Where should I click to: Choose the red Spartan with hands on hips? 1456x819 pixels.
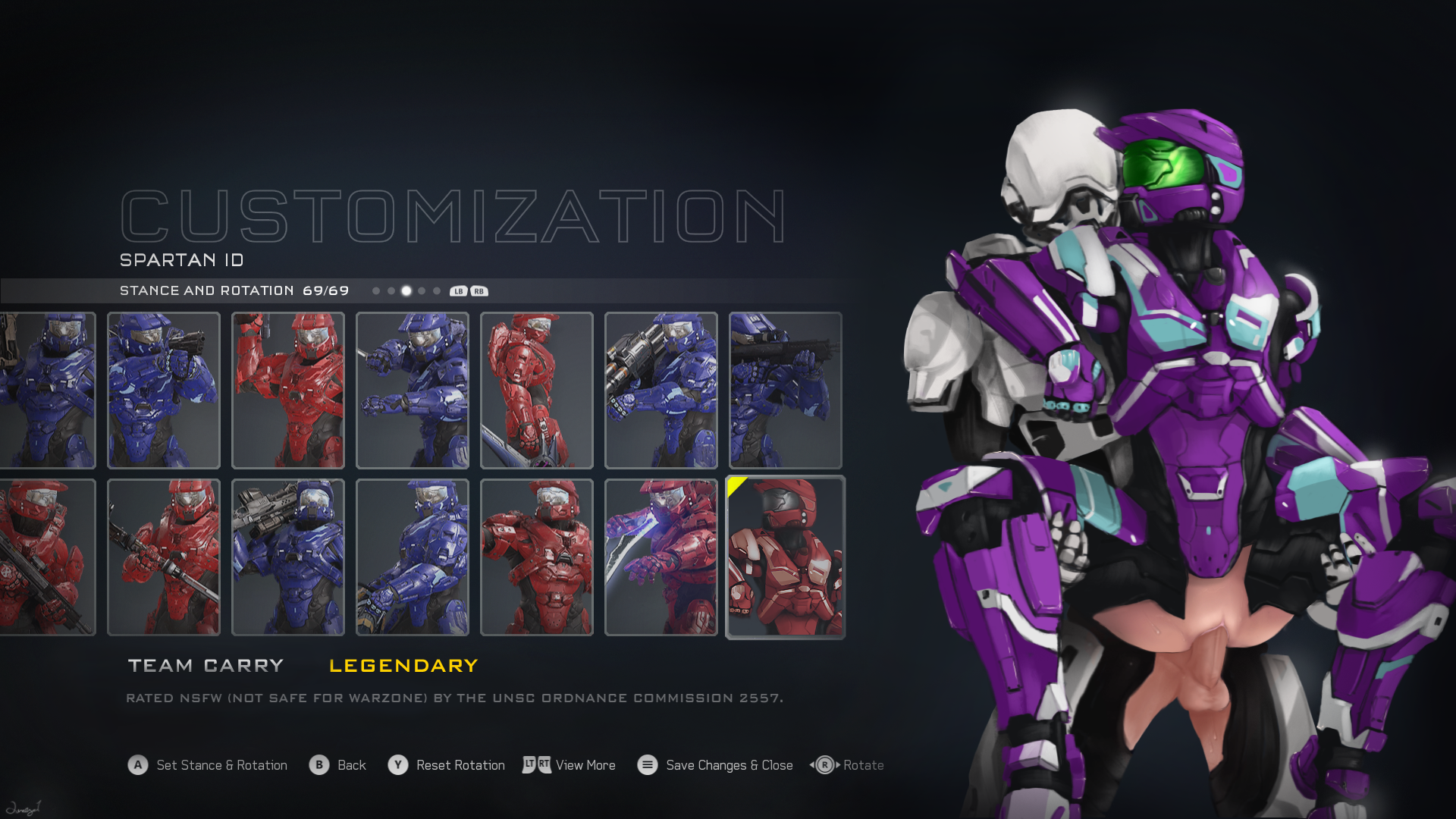[537, 557]
